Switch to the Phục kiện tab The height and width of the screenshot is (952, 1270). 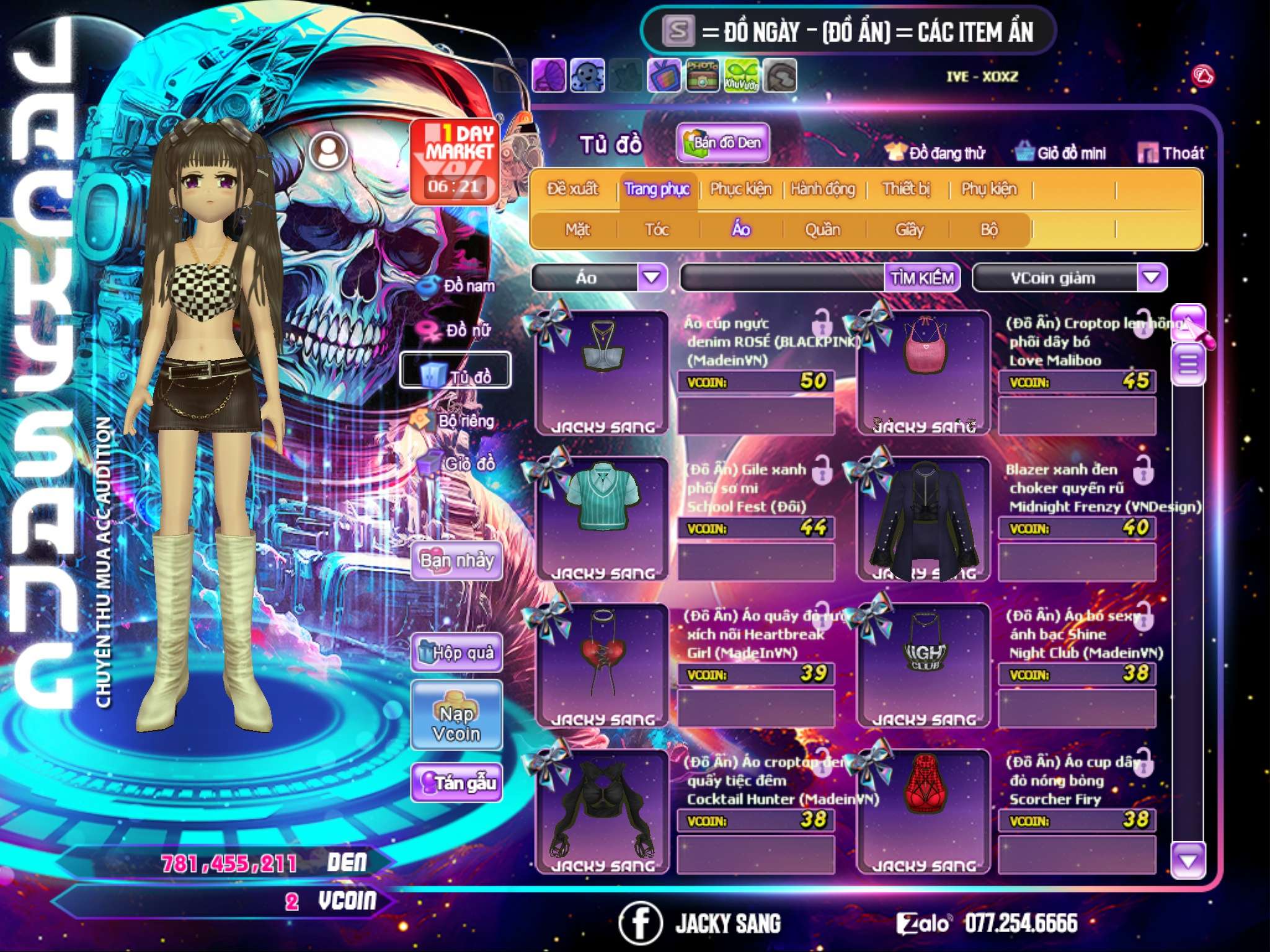[740, 189]
